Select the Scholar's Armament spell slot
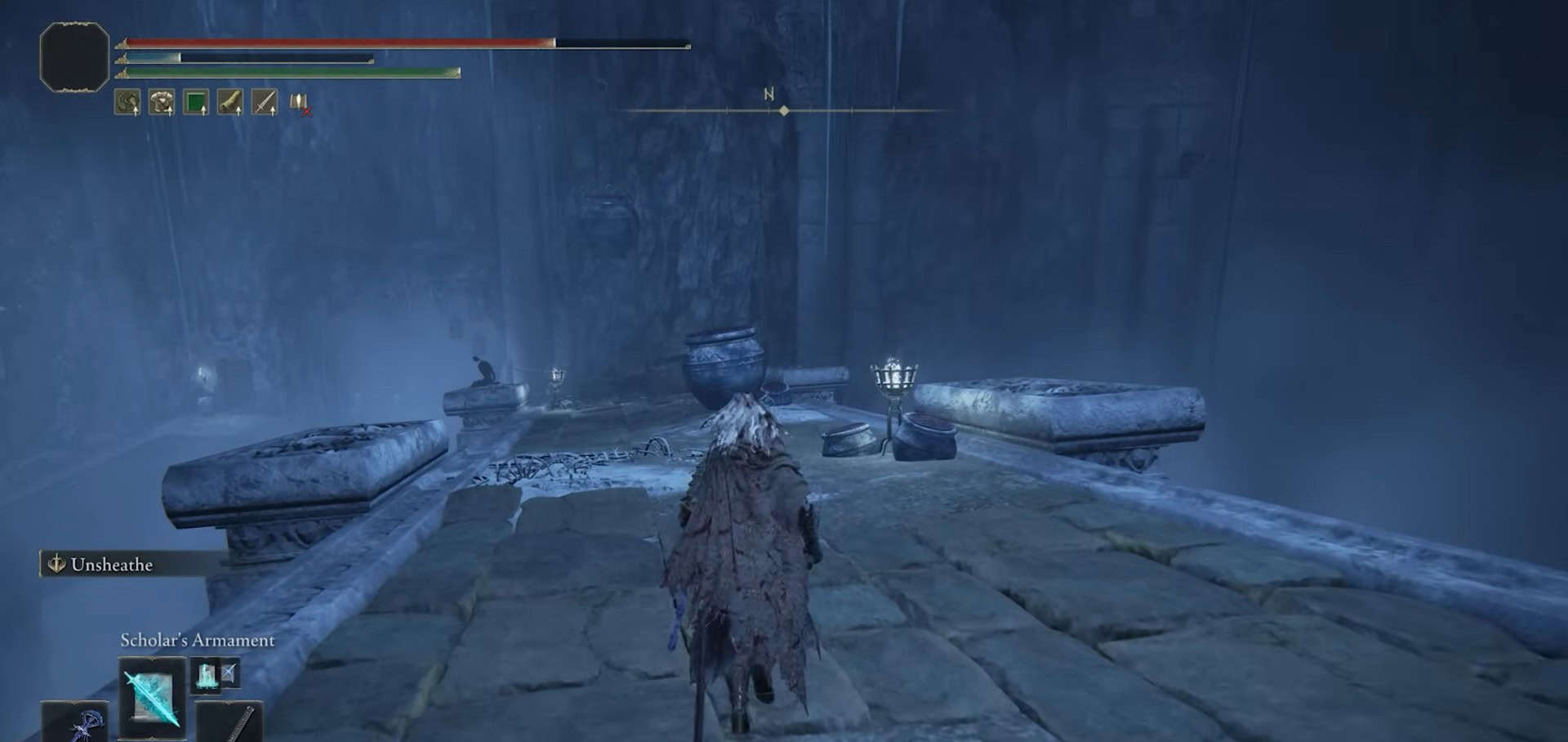The image size is (1568, 742). point(152,698)
